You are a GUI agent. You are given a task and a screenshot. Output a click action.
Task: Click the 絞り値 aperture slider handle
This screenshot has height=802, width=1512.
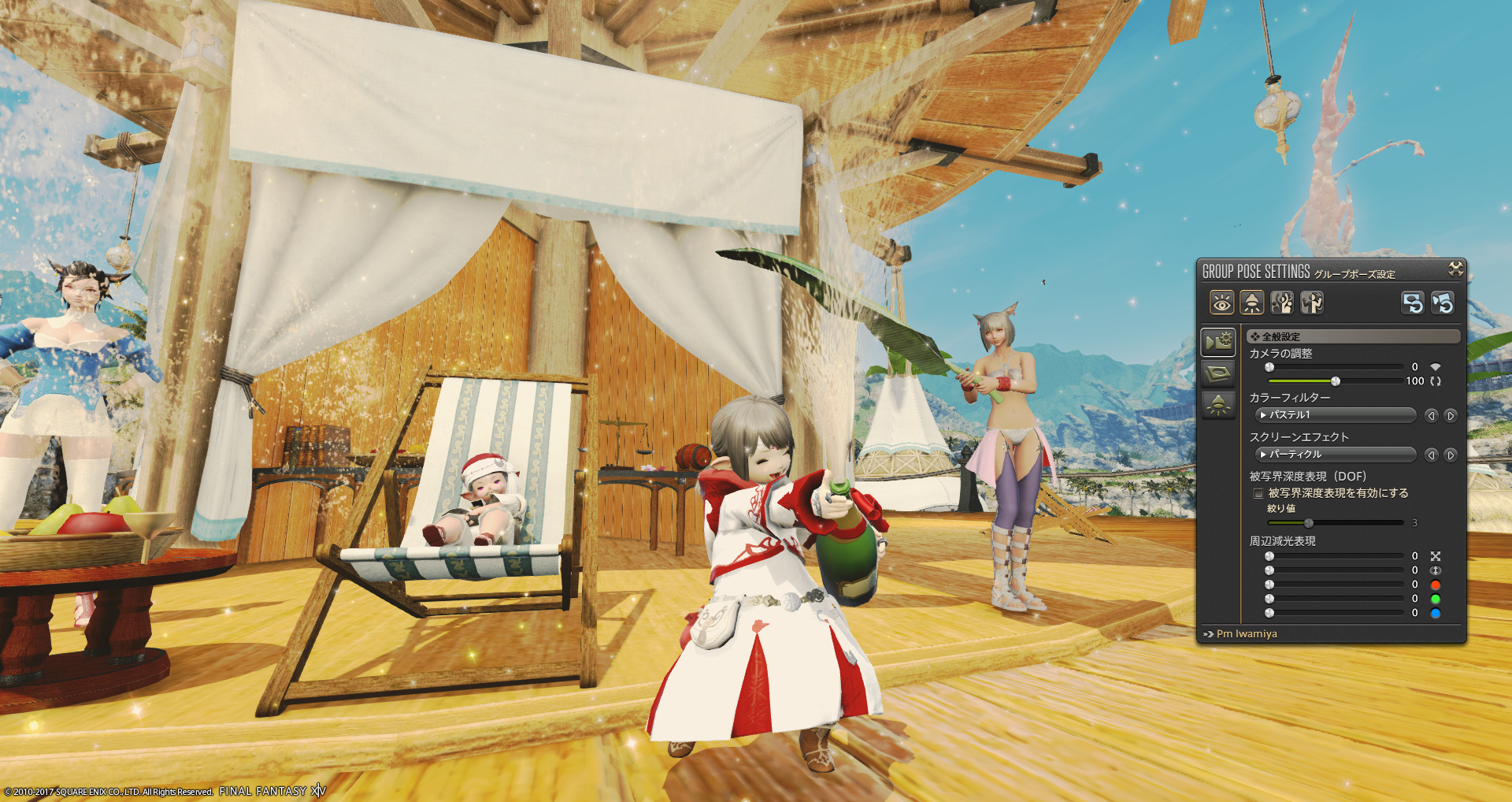[x=1309, y=523]
